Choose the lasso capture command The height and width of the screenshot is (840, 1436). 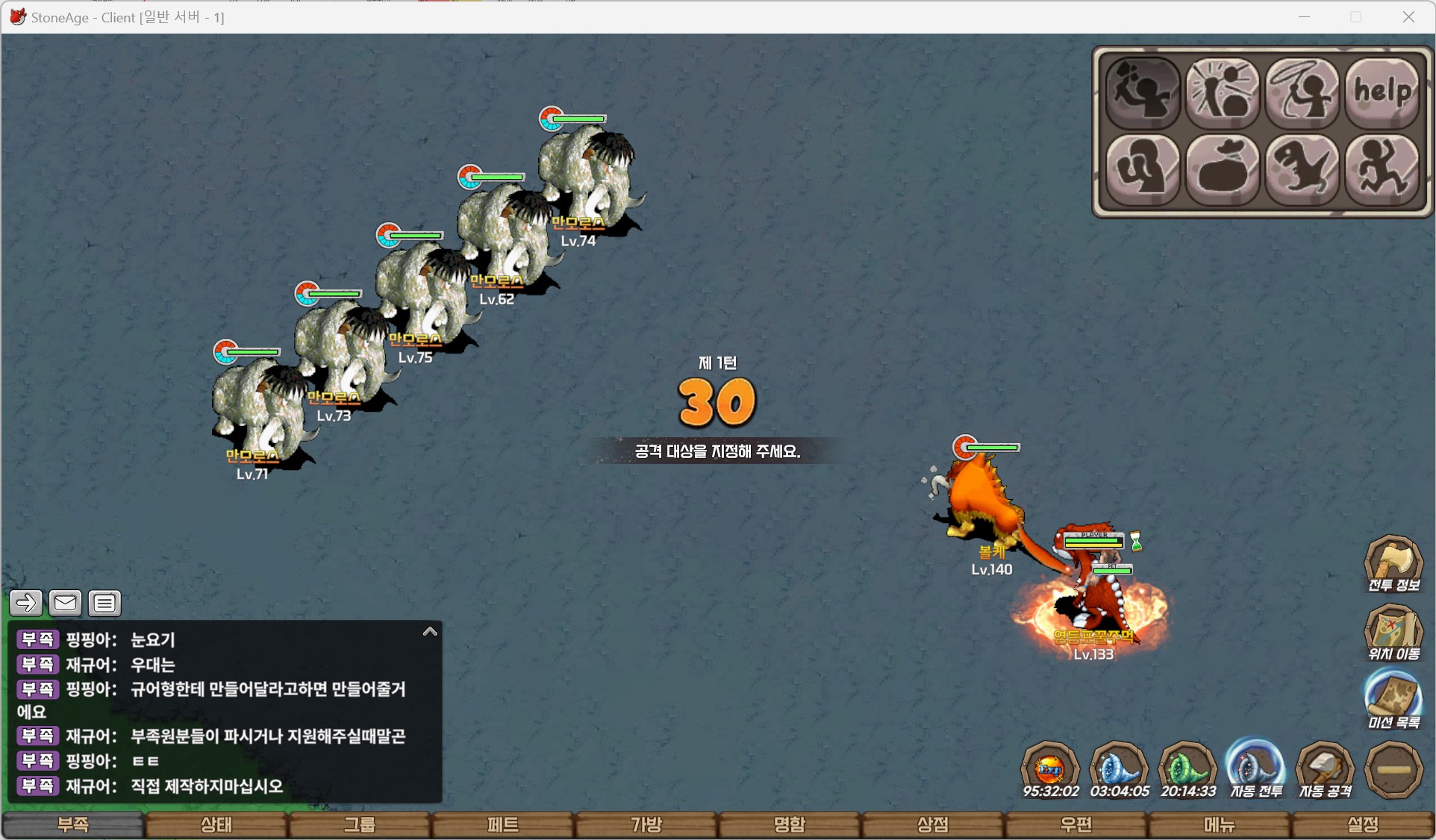(1302, 93)
